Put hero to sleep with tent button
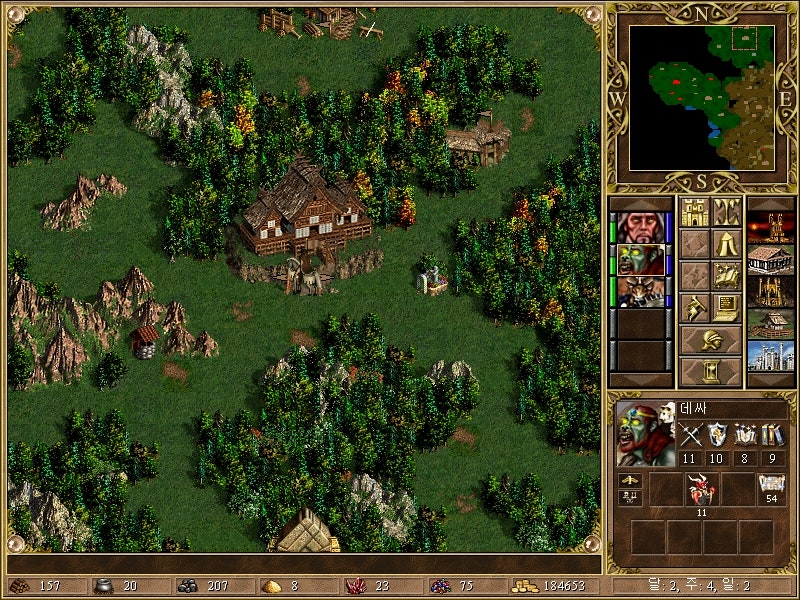 pos(726,244)
